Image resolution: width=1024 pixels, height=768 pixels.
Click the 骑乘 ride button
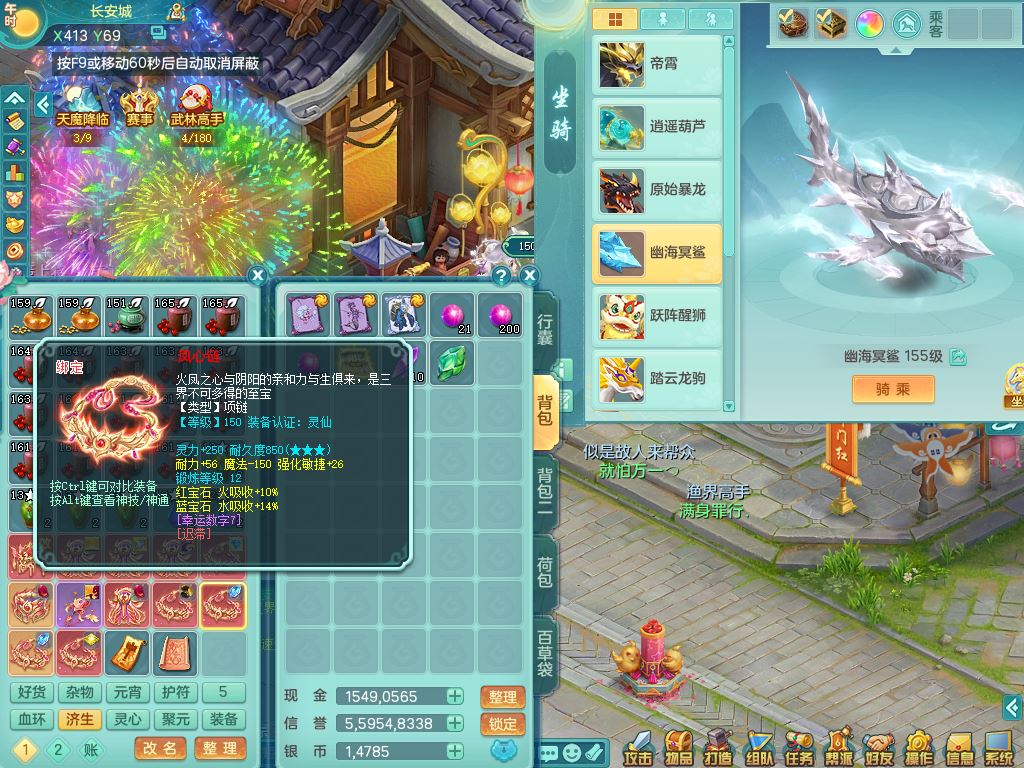click(x=893, y=389)
